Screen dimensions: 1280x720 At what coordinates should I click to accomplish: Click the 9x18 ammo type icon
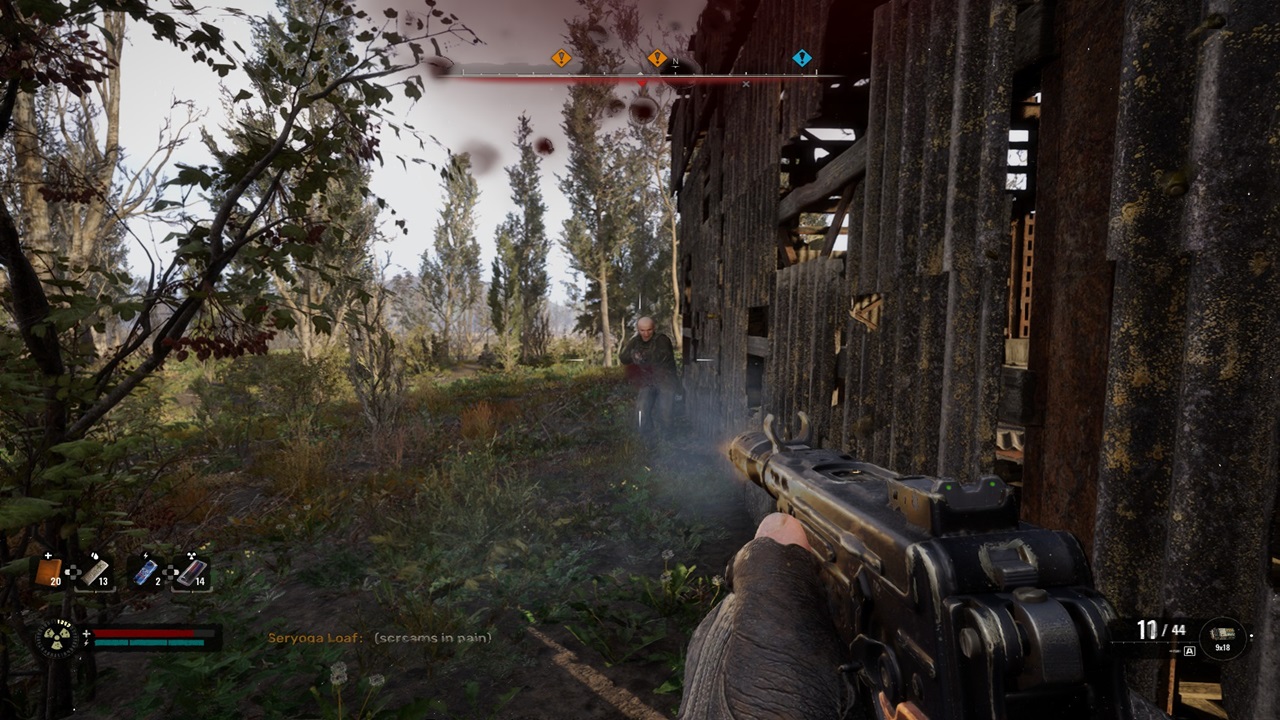(x=1222, y=634)
